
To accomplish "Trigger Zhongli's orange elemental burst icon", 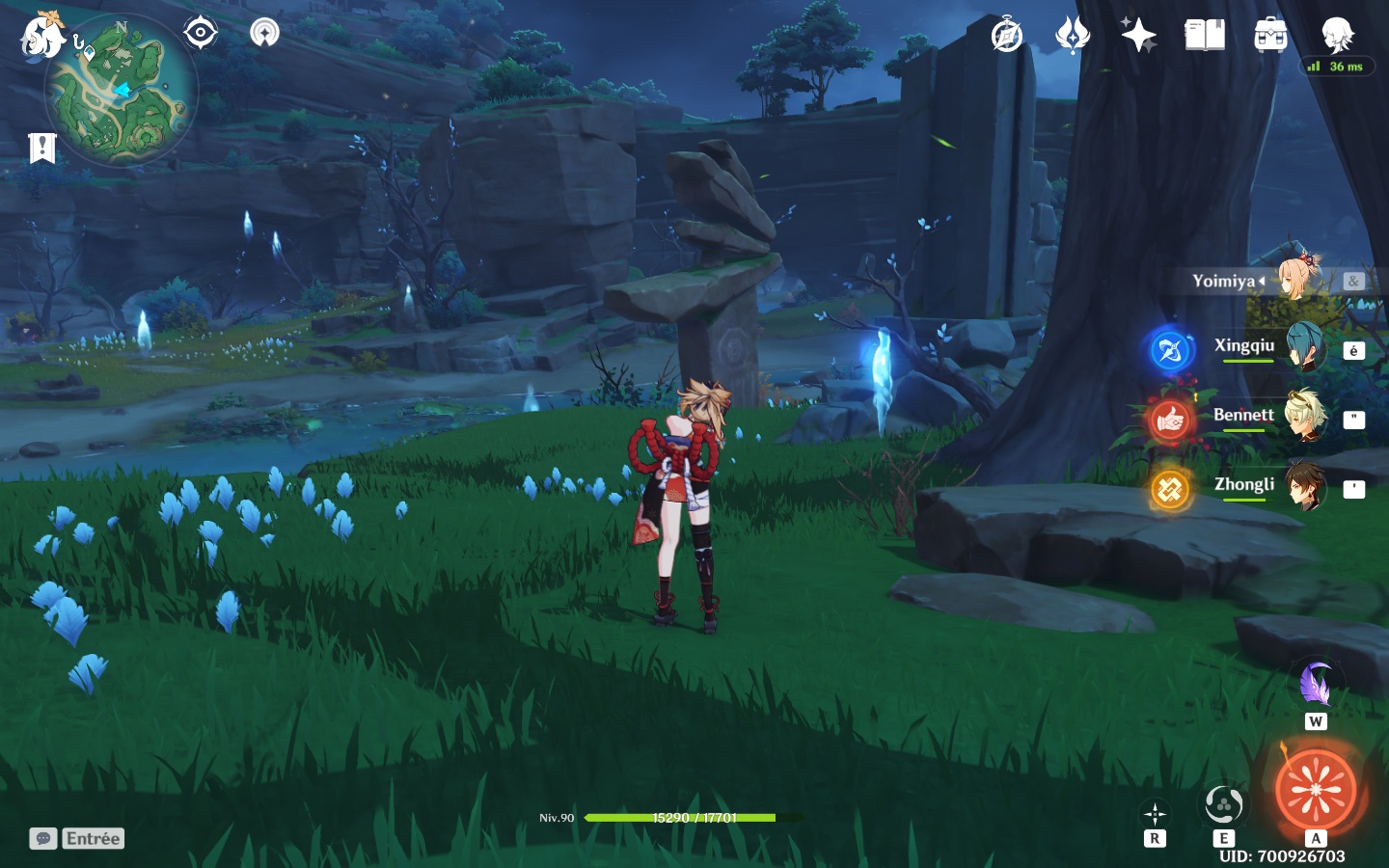I will click(1170, 489).
